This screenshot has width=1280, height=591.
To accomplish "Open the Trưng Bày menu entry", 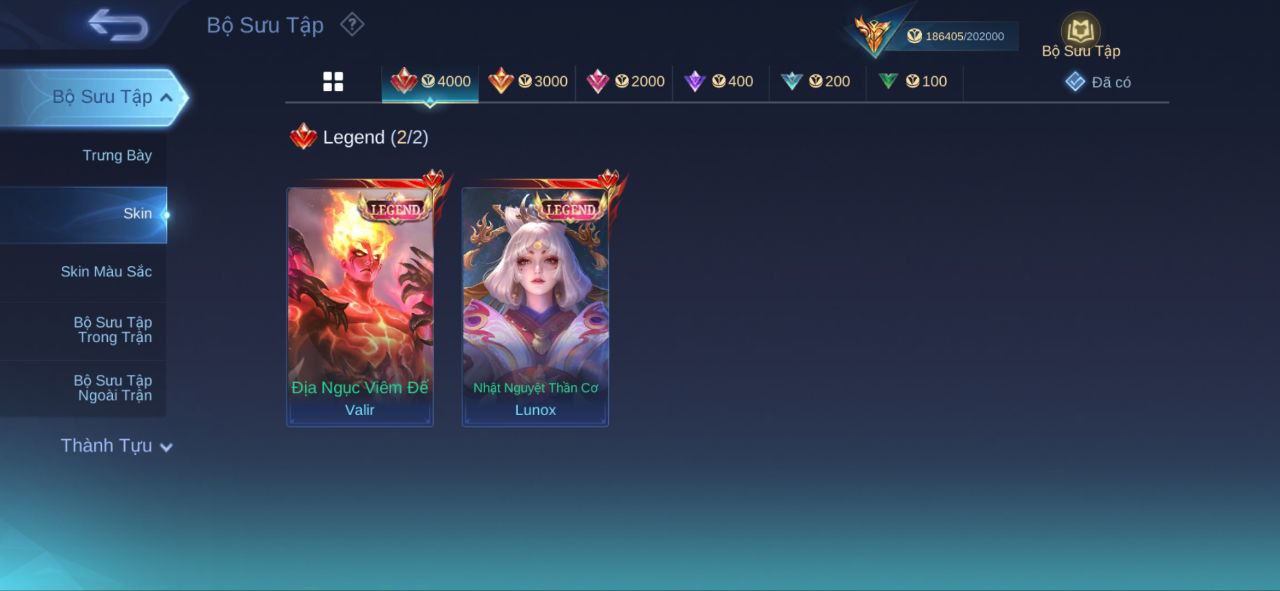I will (117, 155).
